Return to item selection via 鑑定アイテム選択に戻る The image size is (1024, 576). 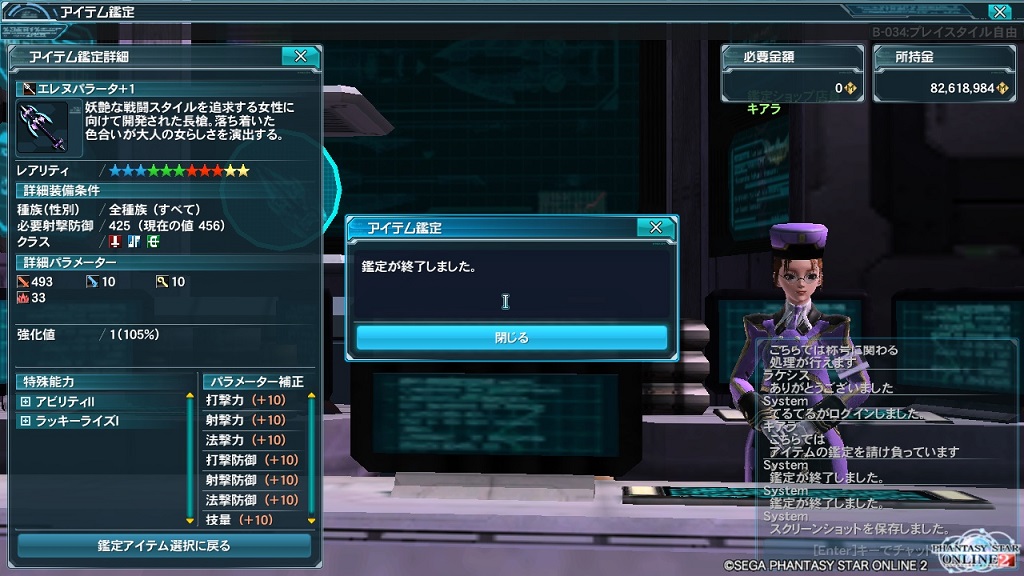pos(164,546)
